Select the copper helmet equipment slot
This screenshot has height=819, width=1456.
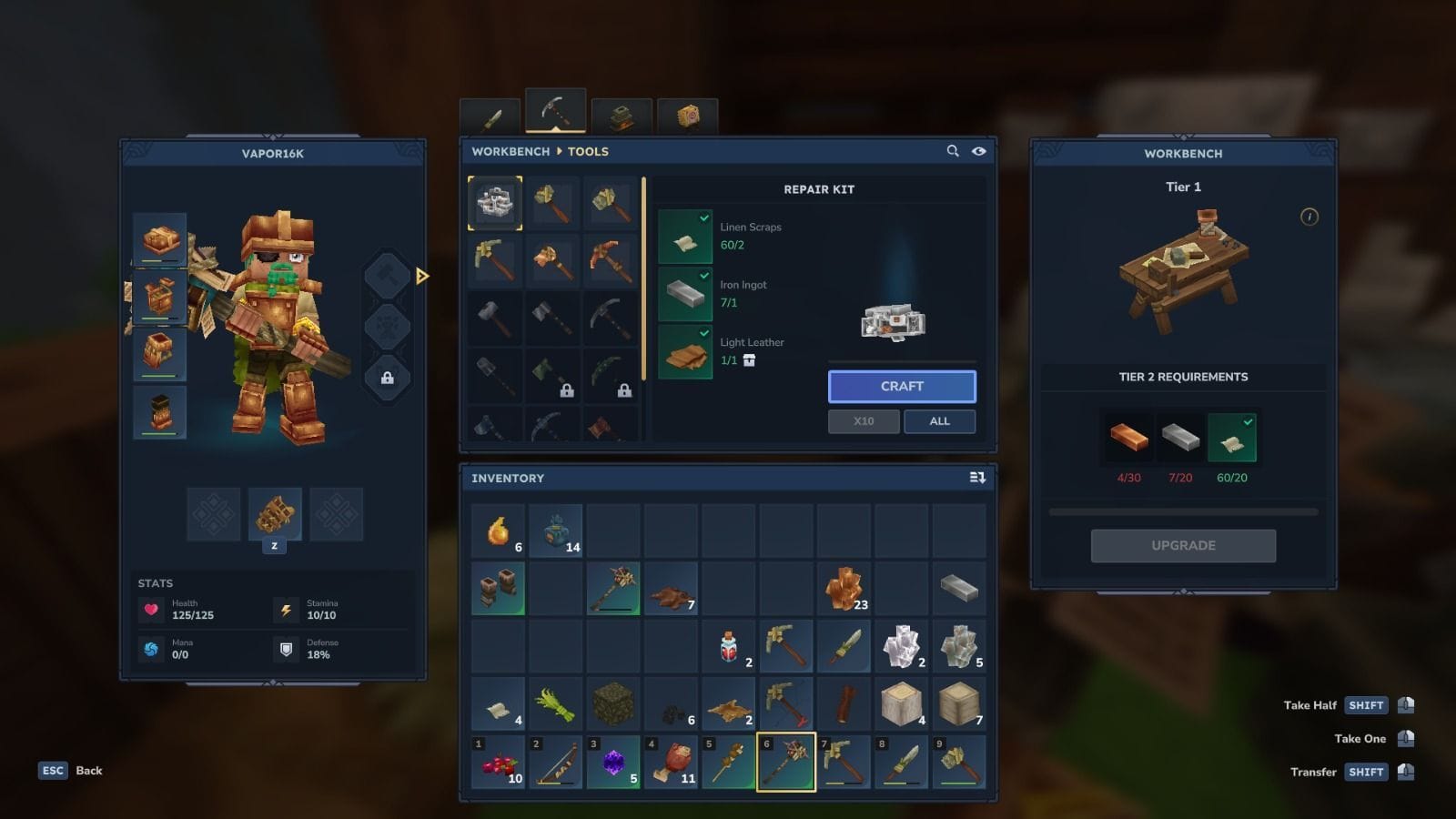point(160,239)
